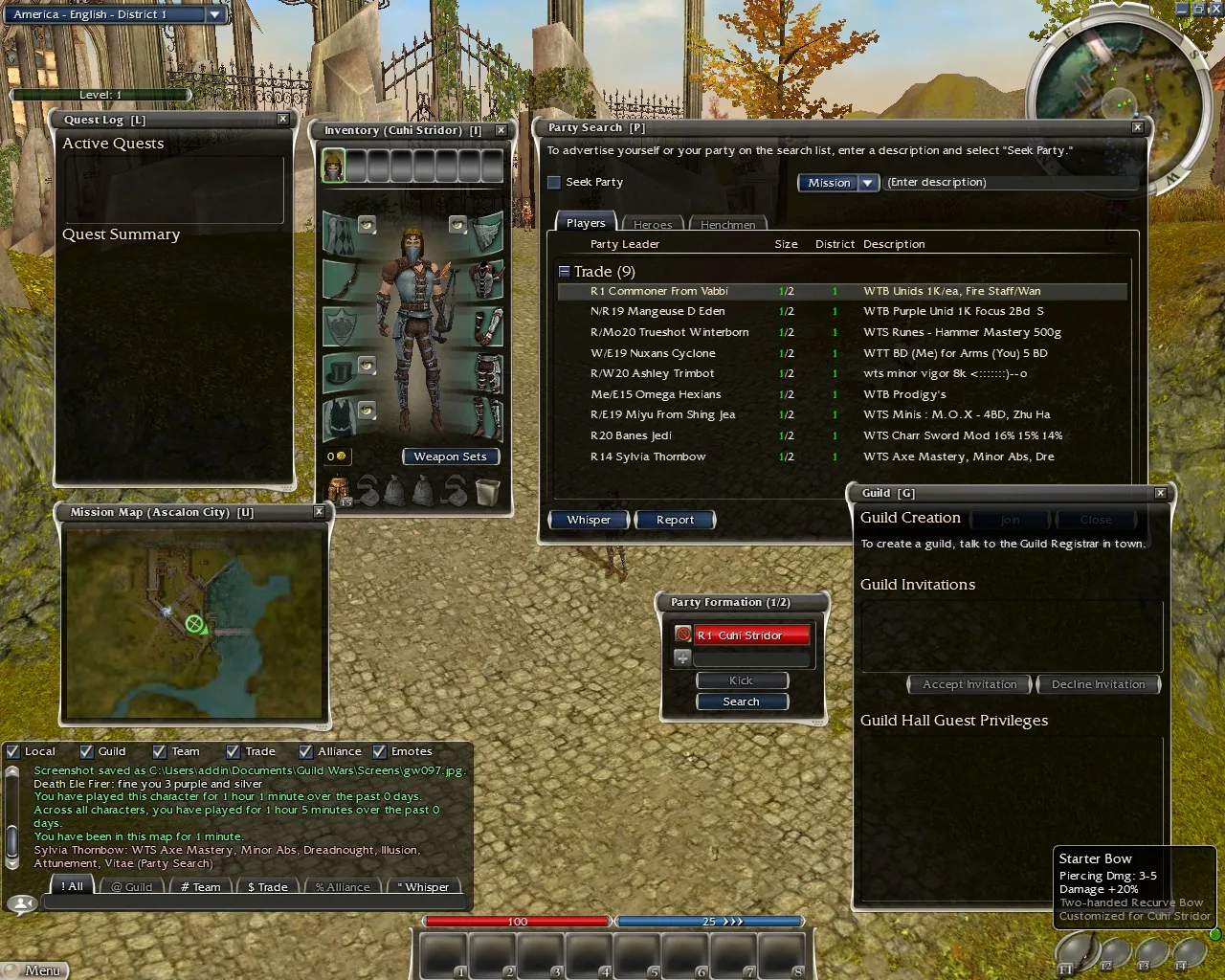The width and height of the screenshot is (1225, 980).
Task: Close the Quest Log window
Action: [x=282, y=120]
